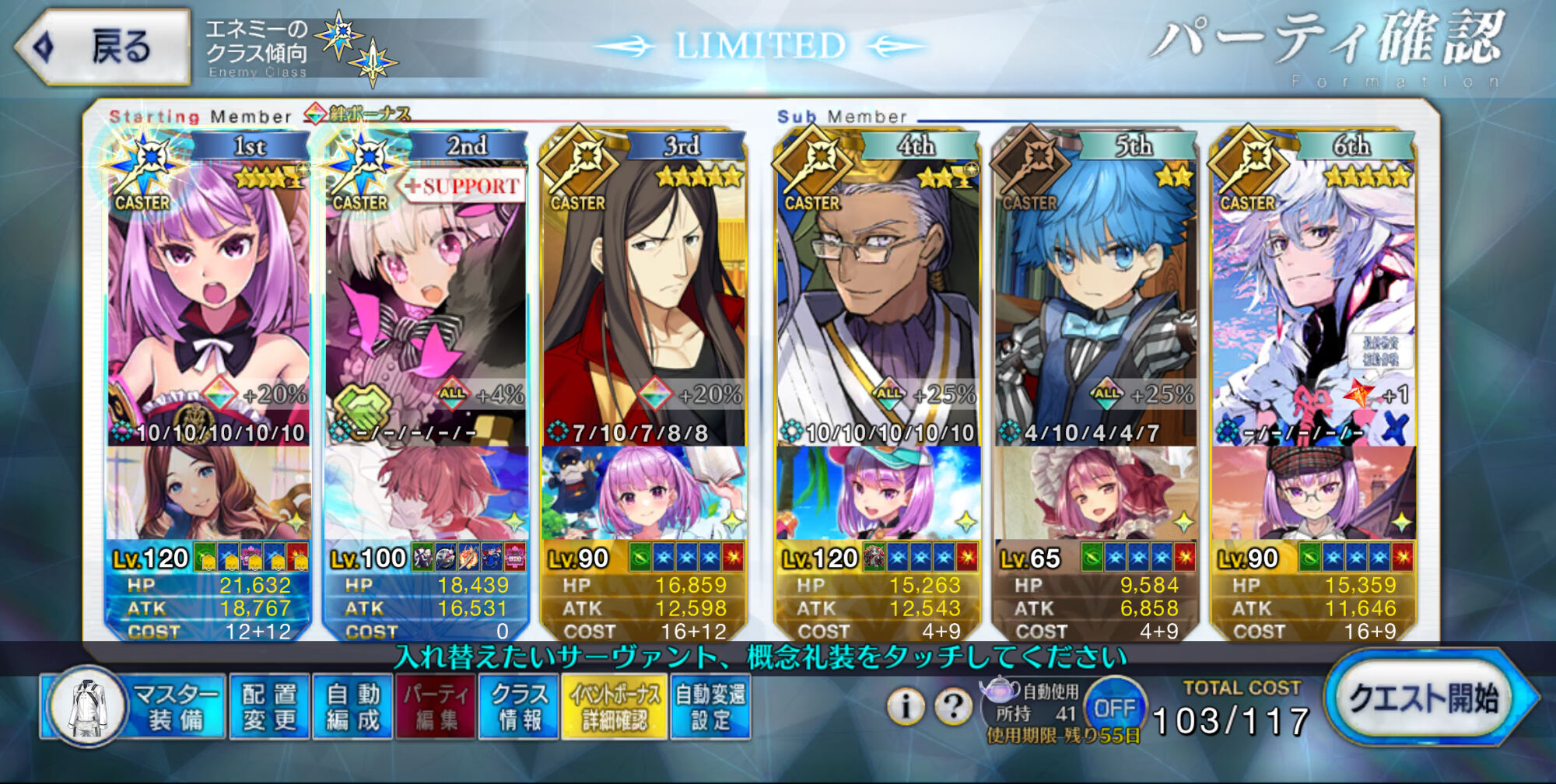Go back with the 戻る button
This screenshot has width=1556, height=784.
(x=105, y=47)
